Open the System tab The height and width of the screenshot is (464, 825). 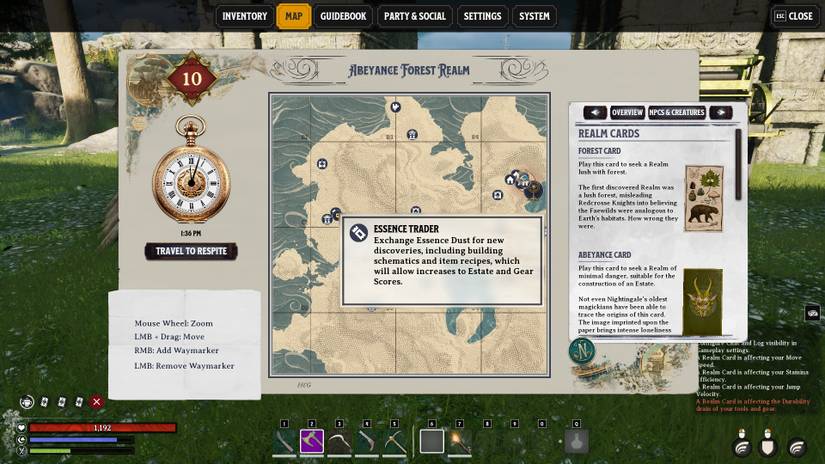534,16
